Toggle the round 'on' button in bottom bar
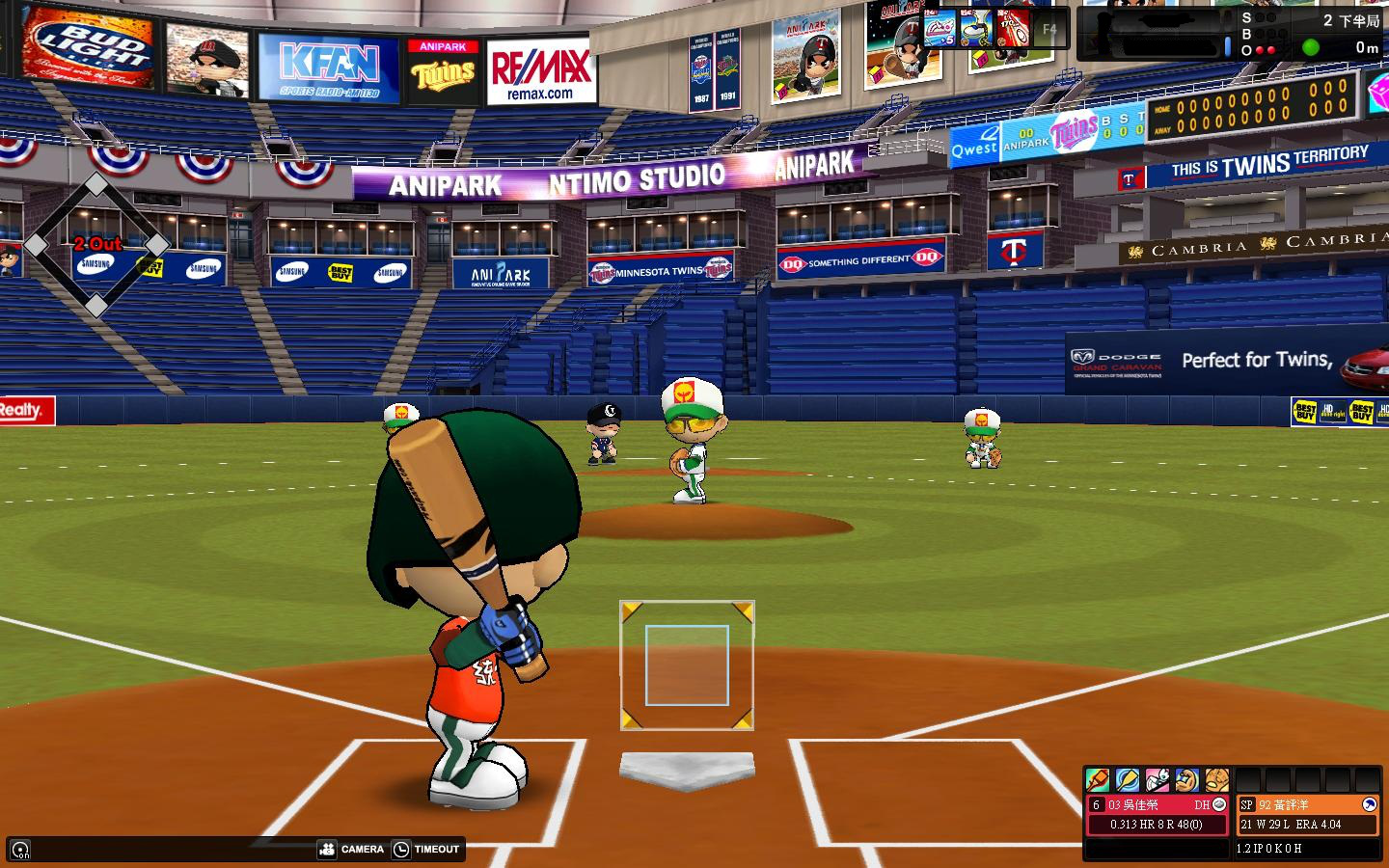Image resolution: width=1389 pixels, height=868 pixels. pyautogui.click(x=19, y=849)
